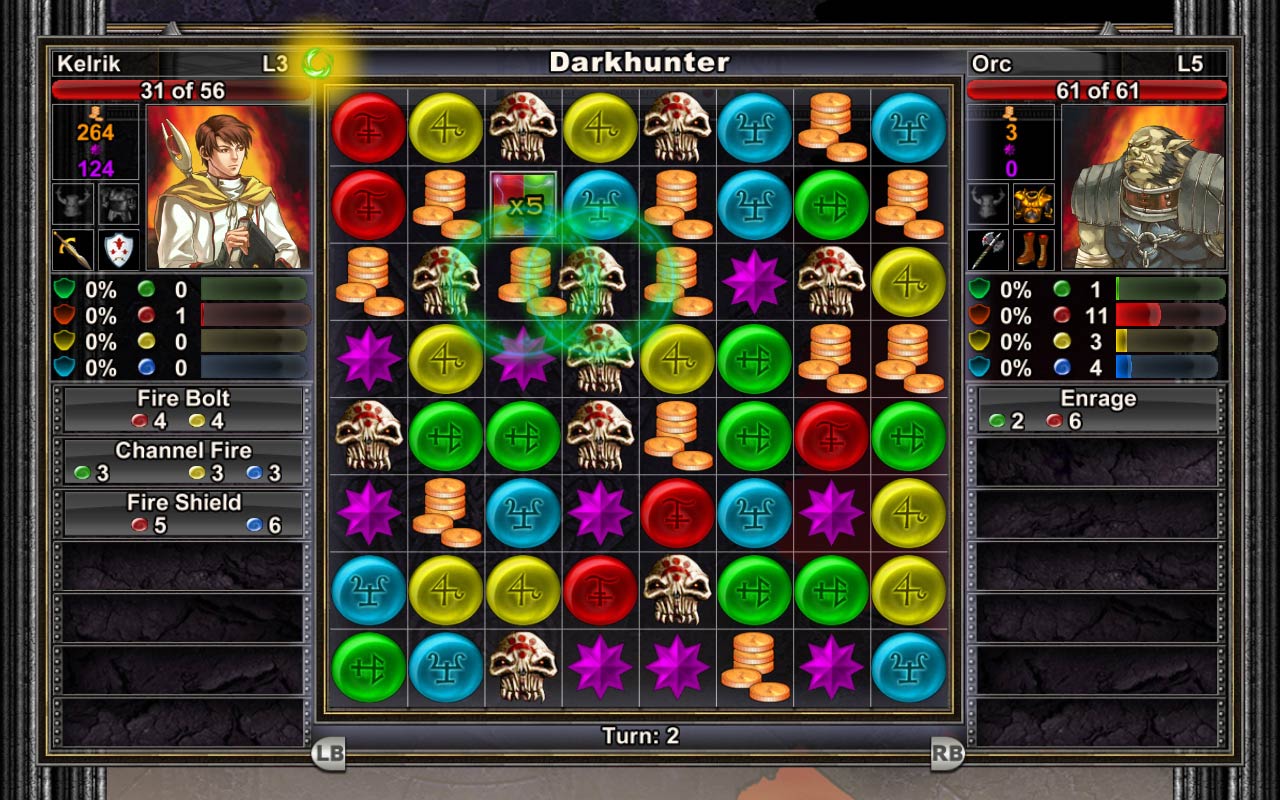Select Kelrik's shield equipment icon
The width and height of the screenshot is (1280, 800).
(117, 248)
